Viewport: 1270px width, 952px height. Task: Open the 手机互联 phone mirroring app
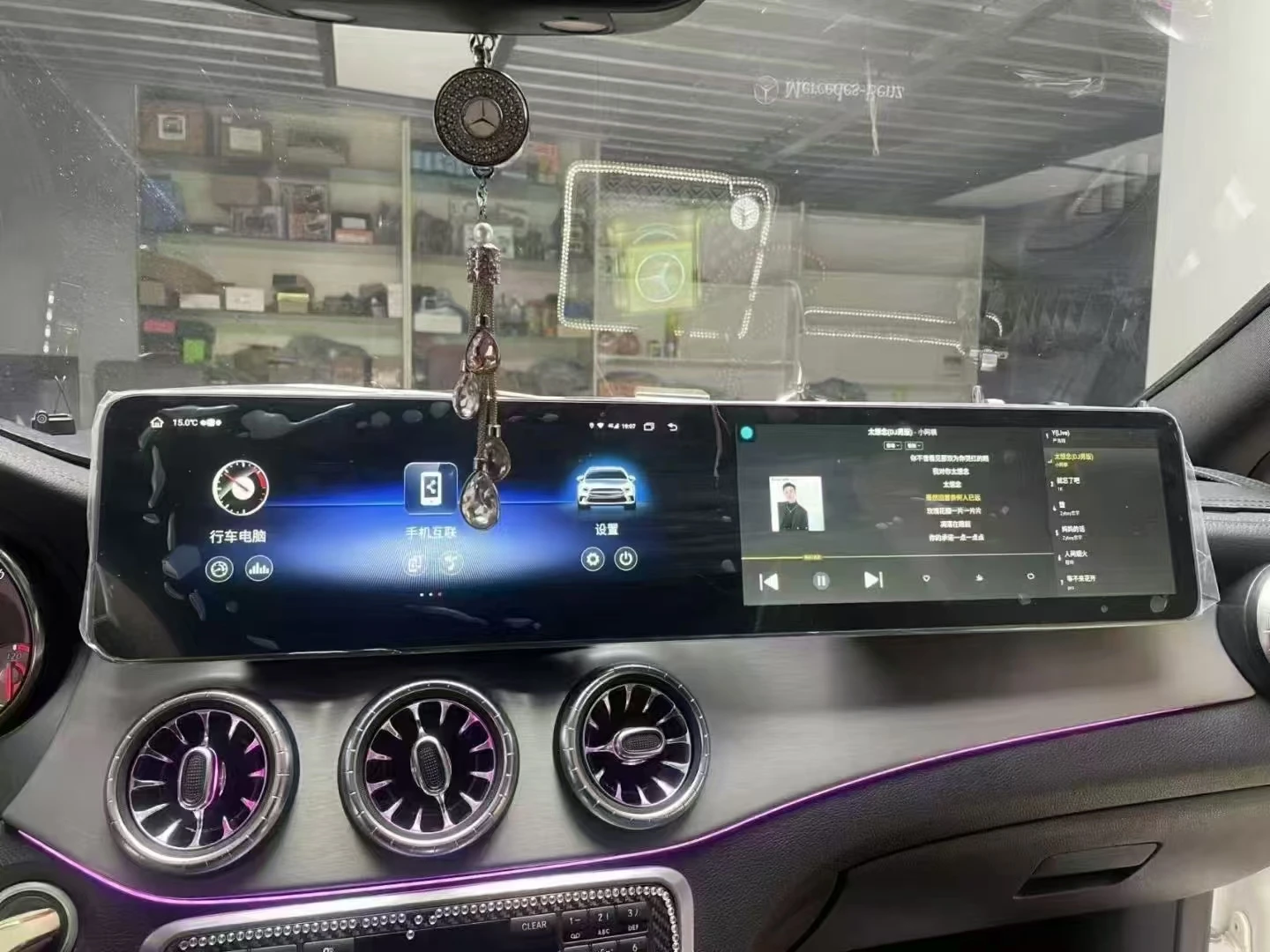coord(431,487)
